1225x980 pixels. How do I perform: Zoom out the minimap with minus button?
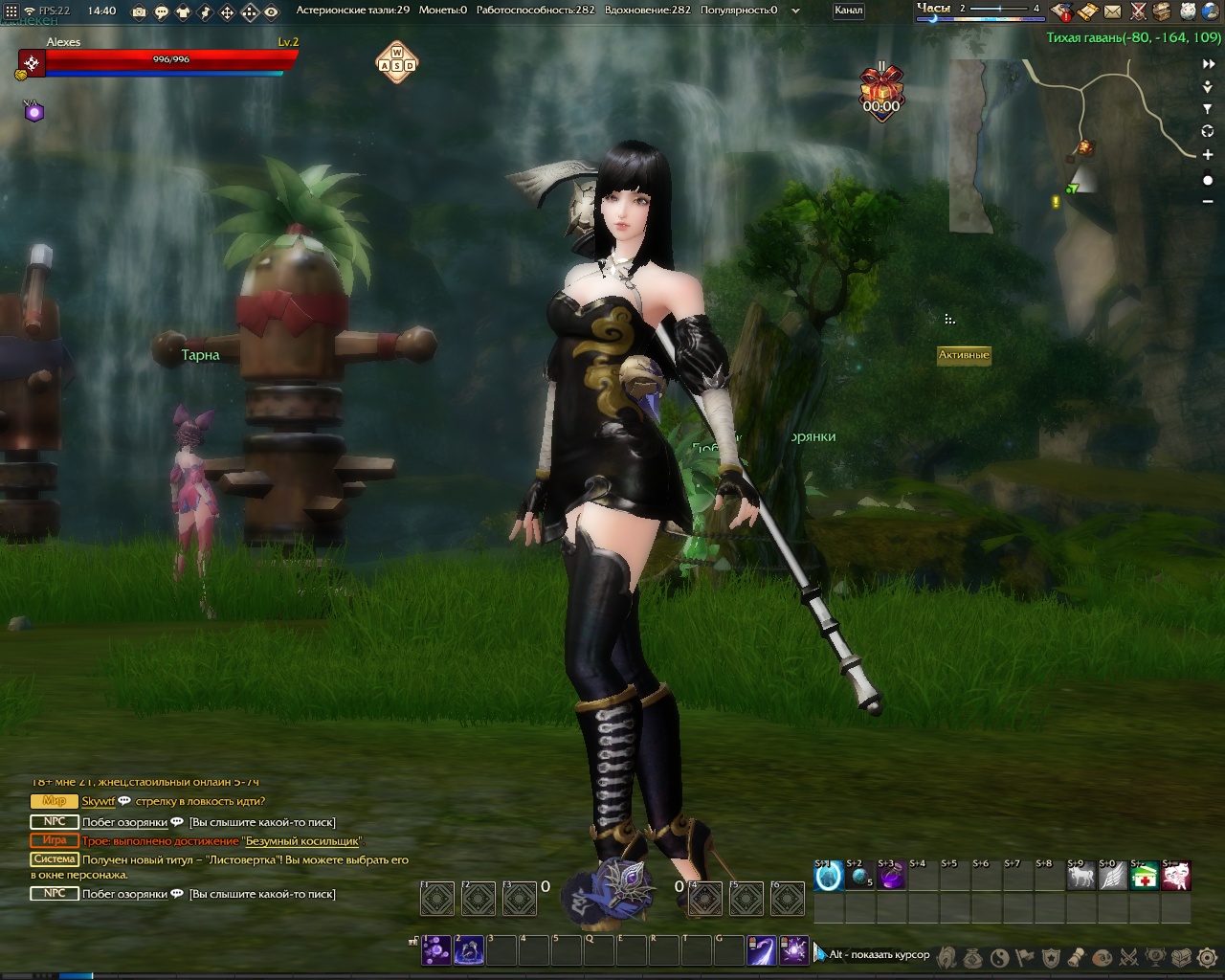(x=1208, y=202)
